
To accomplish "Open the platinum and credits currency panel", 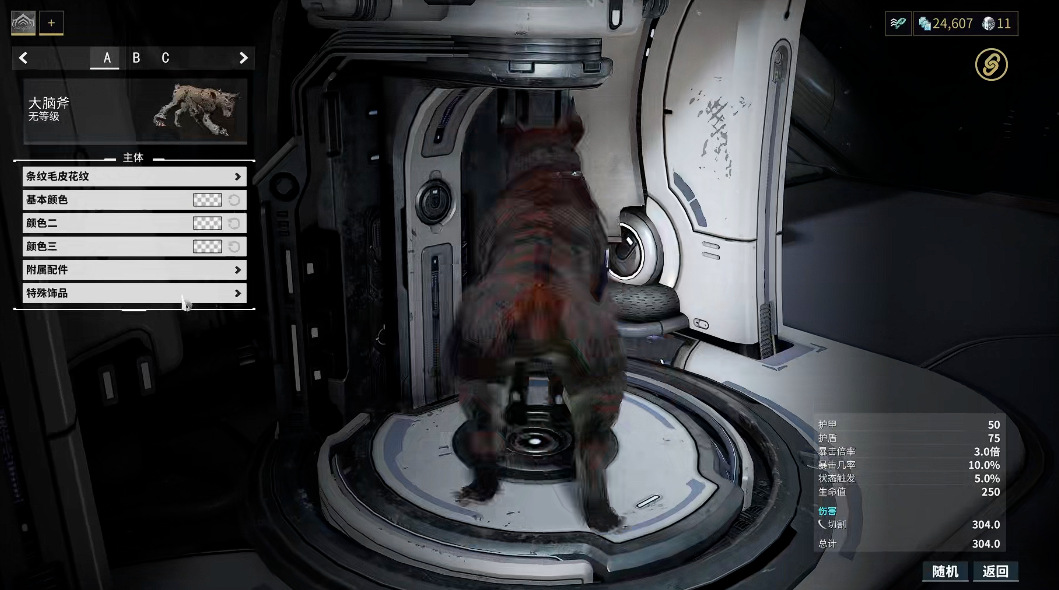I will (964, 23).
